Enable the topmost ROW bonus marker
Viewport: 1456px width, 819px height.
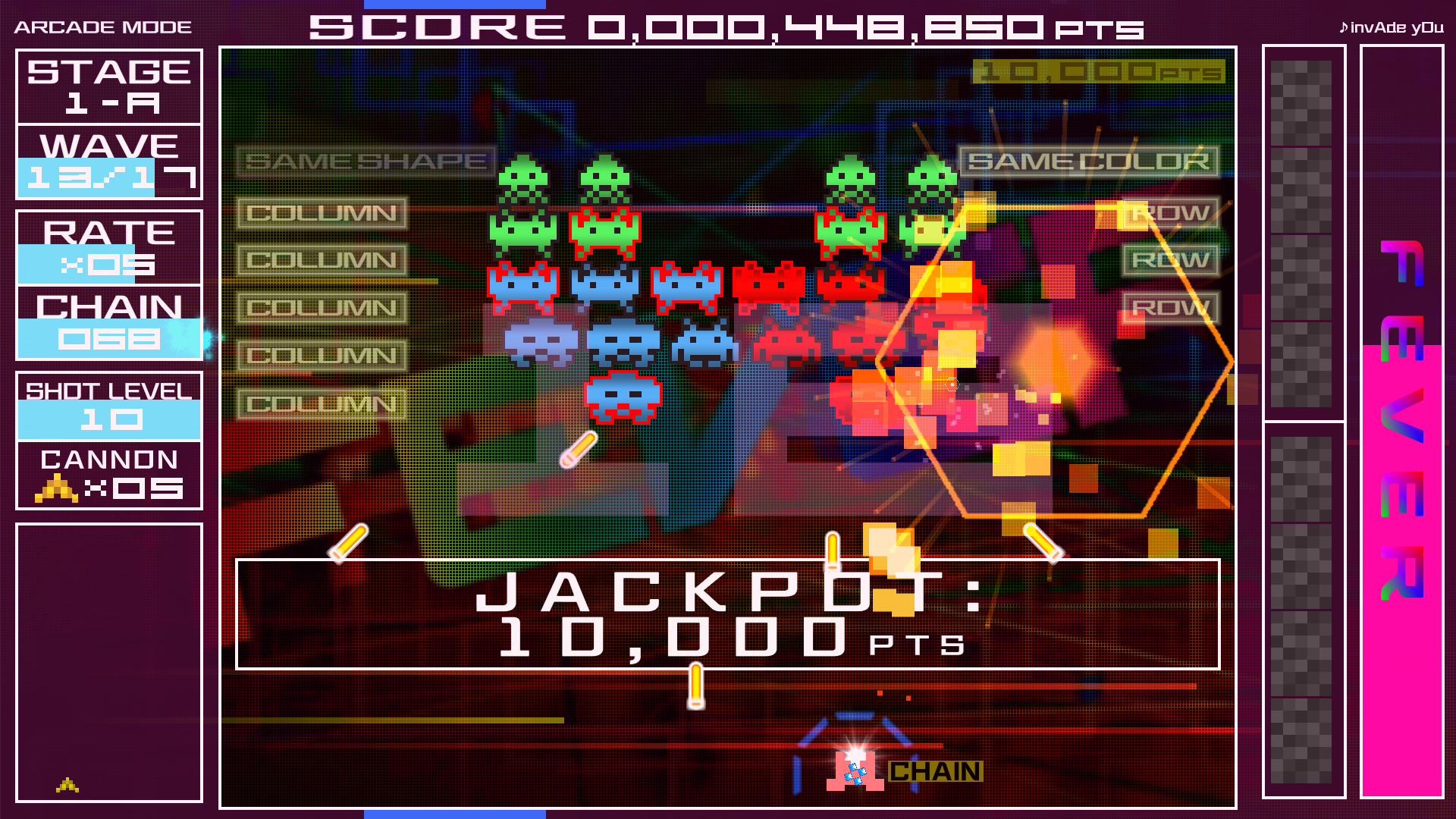pyautogui.click(x=1172, y=213)
